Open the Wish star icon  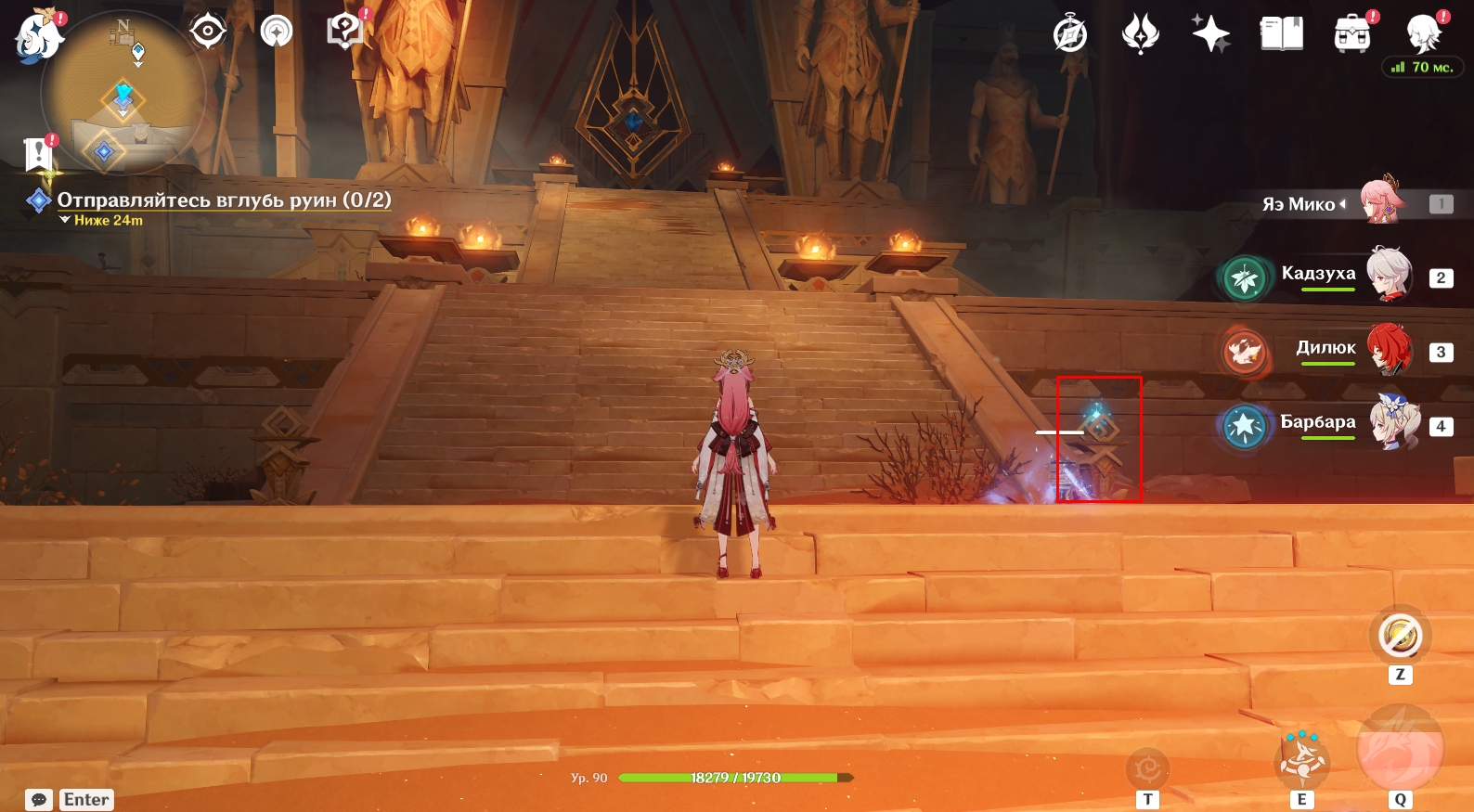click(x=1210, y=35)
